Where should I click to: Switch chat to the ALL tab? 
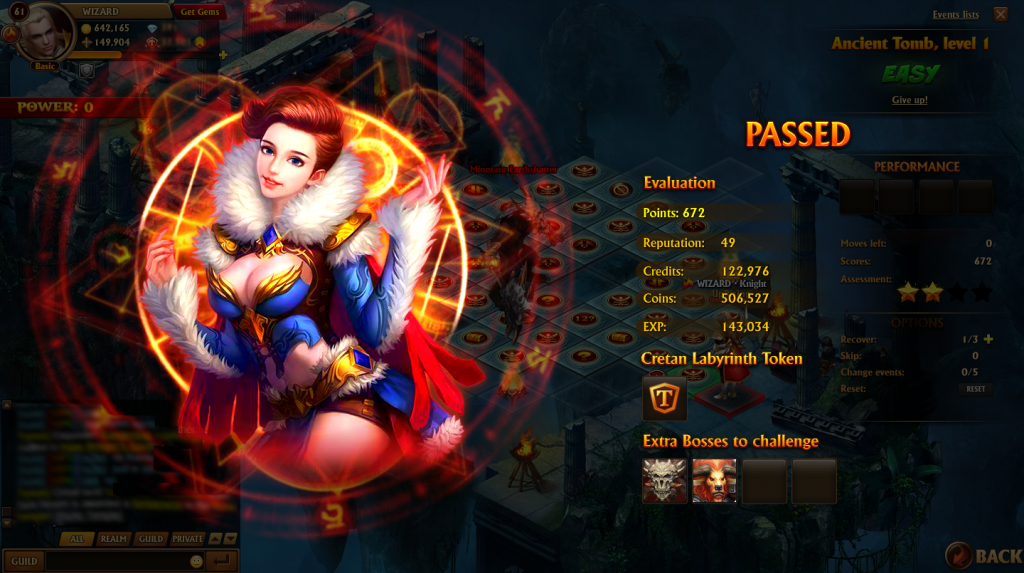tap(77, 539)
